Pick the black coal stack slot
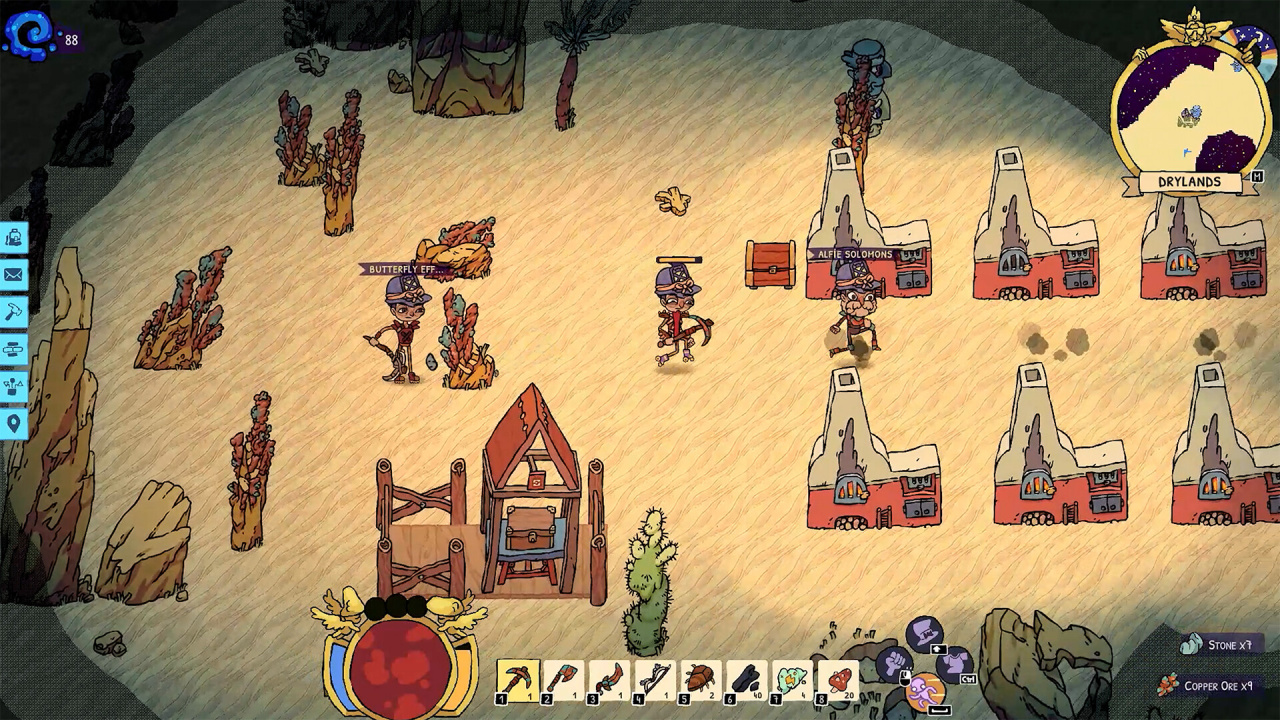The width and height of the screenshot is (1280, 720). pos(746,681)
